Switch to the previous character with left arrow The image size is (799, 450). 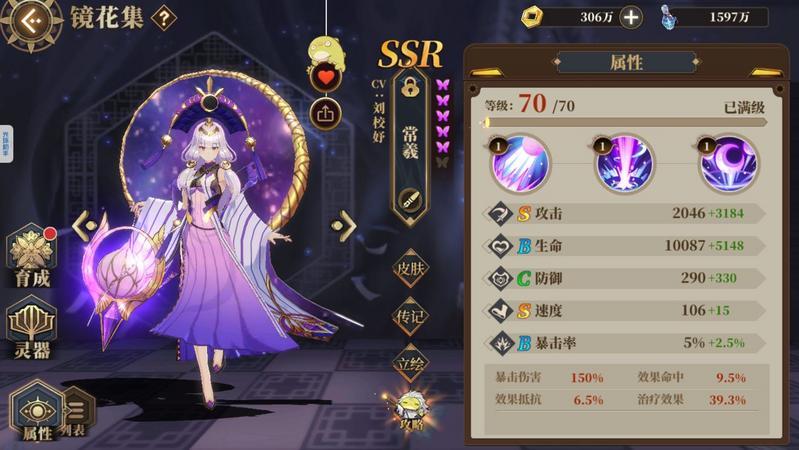(x=83, y=223)
